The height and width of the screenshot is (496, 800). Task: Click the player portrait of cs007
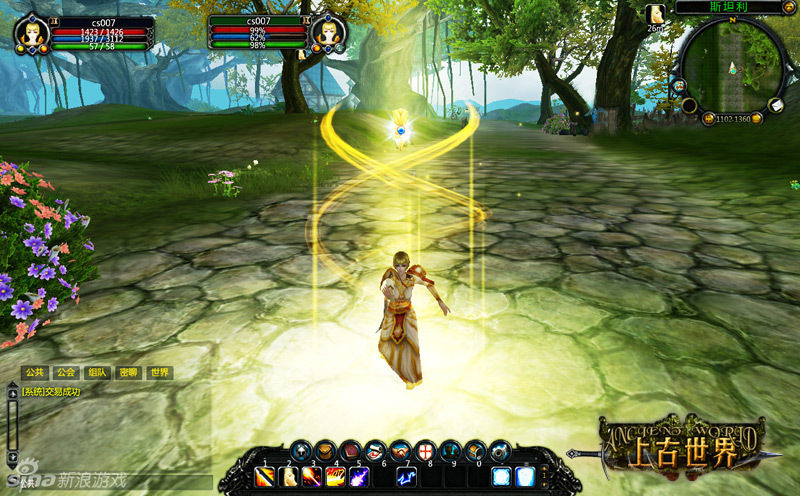31,33
